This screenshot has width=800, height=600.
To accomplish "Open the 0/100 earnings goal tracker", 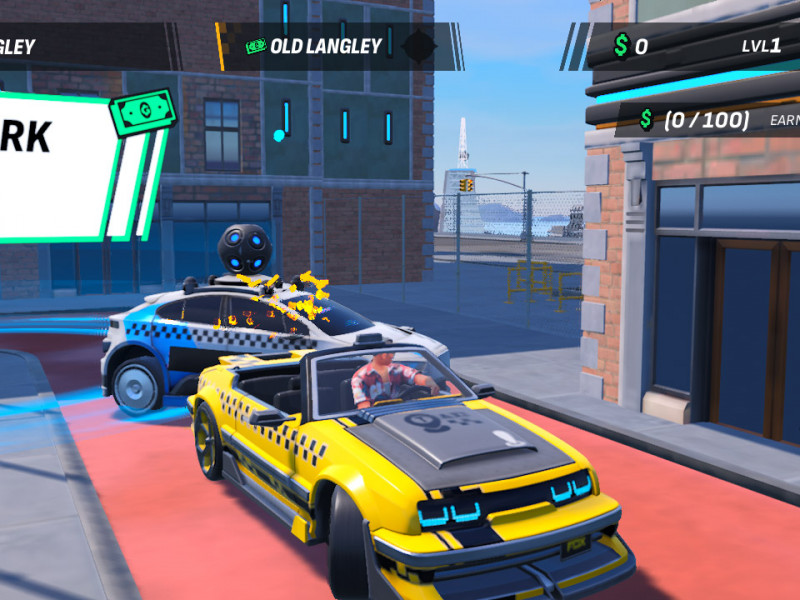I will pos(706,120).
